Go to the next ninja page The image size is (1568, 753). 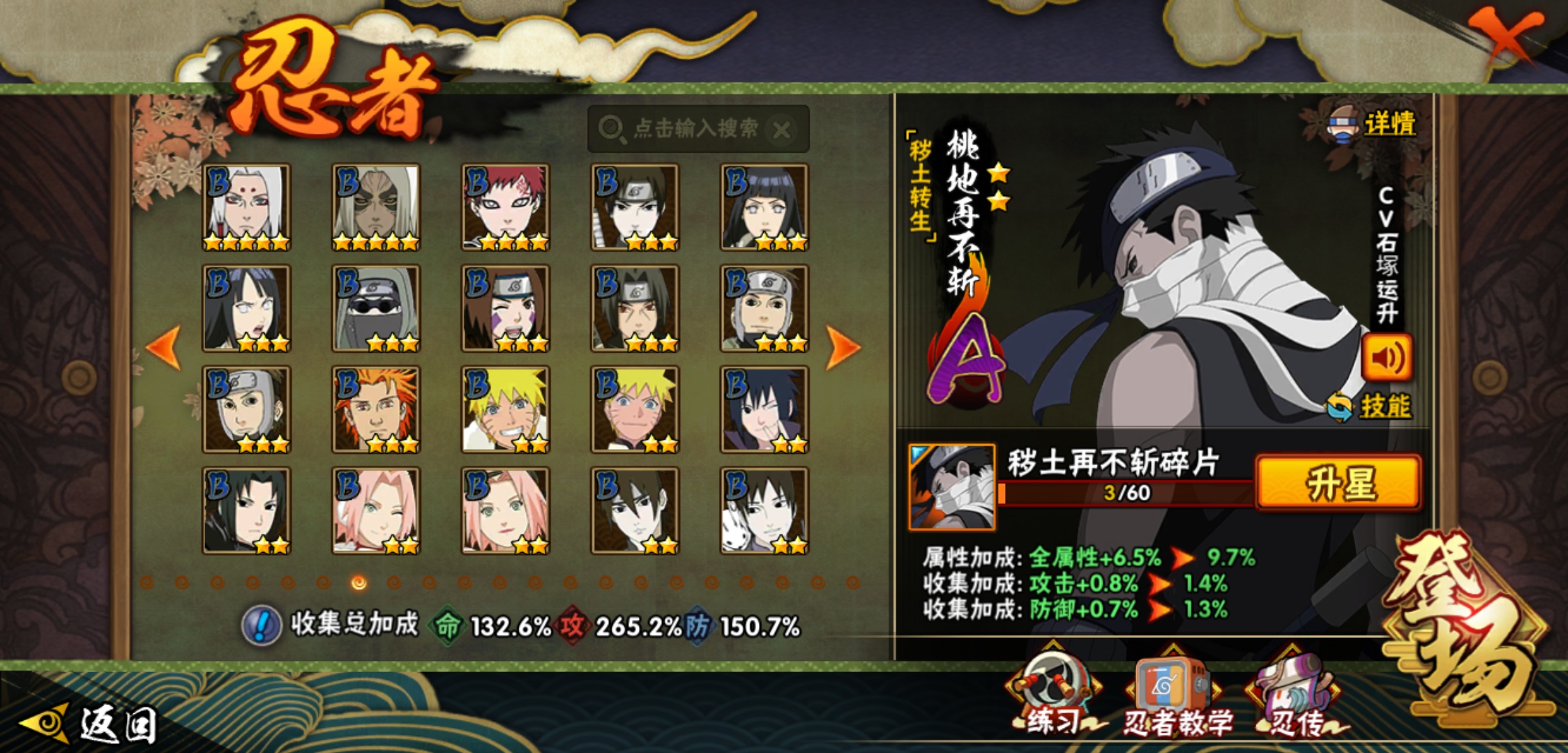tap(843, 347)
